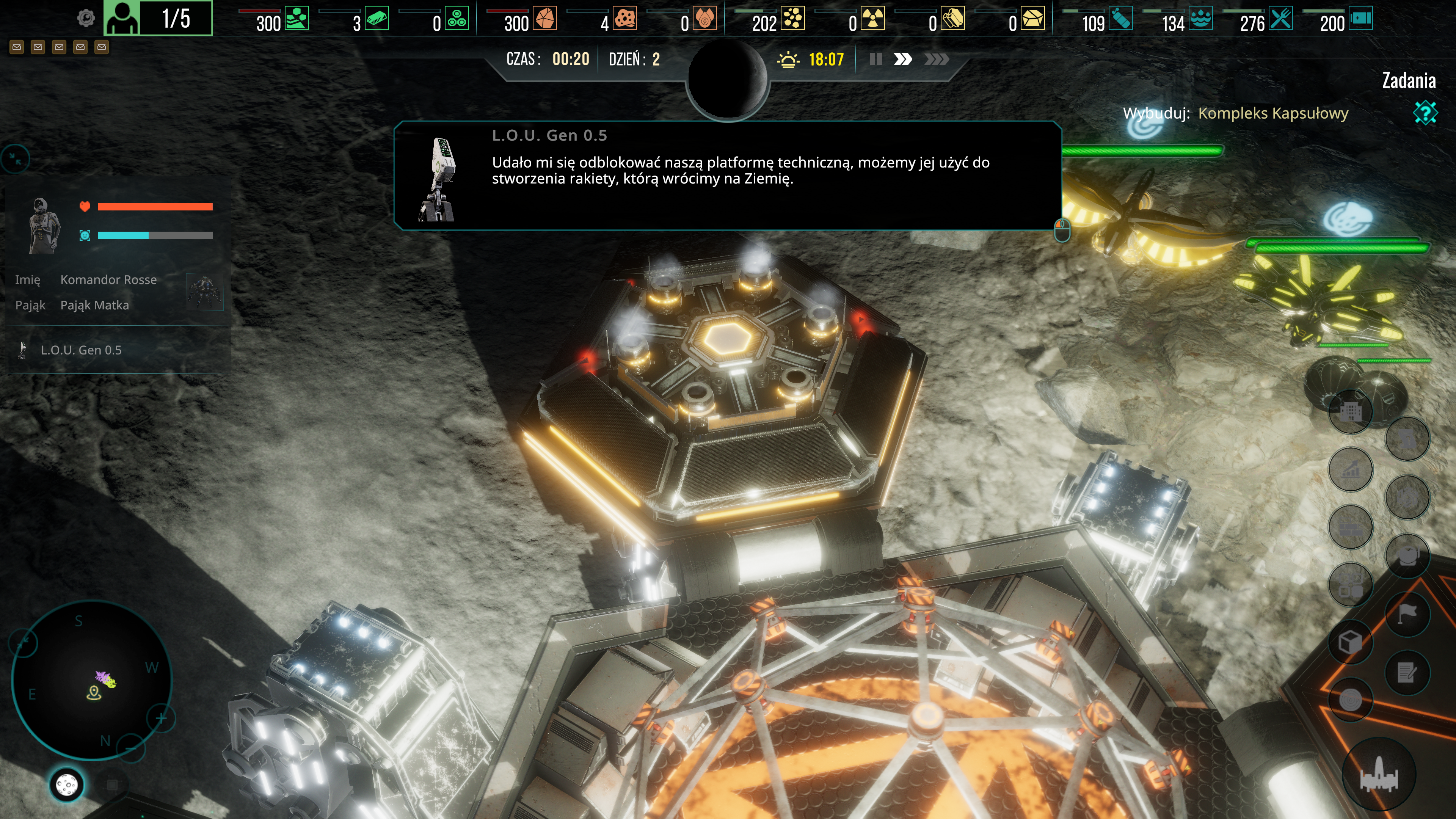Select the moon view button
The image size is (1456, 819).
pos(67,784)
